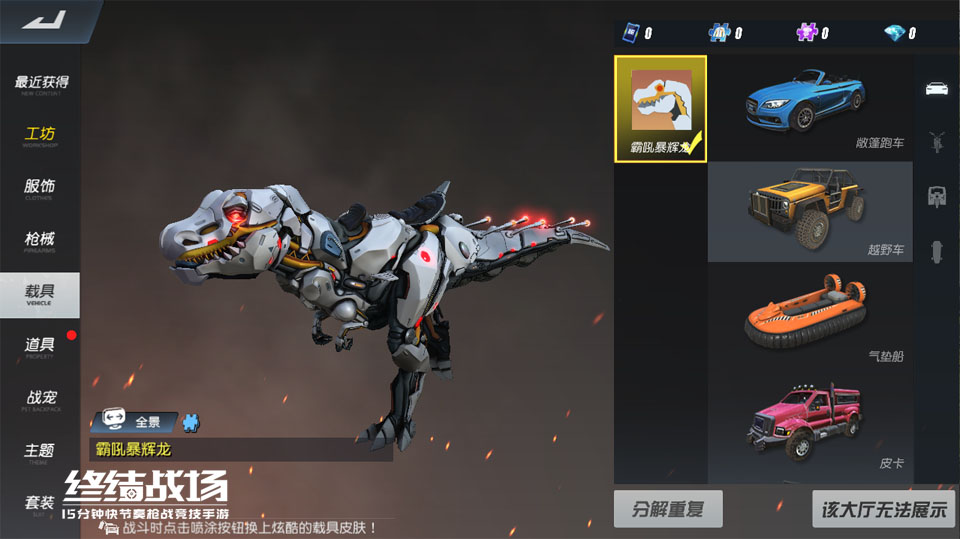
Task: Switch to the 主题 theme tab
Action: tap(41, 452)
